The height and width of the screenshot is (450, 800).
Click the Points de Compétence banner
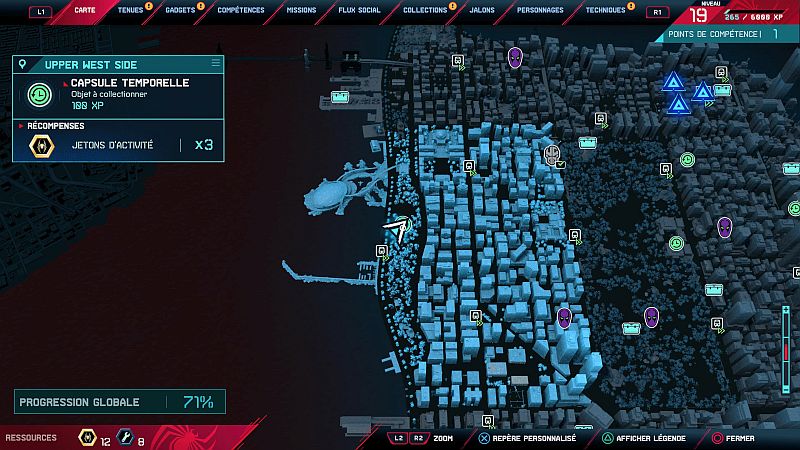727,34
